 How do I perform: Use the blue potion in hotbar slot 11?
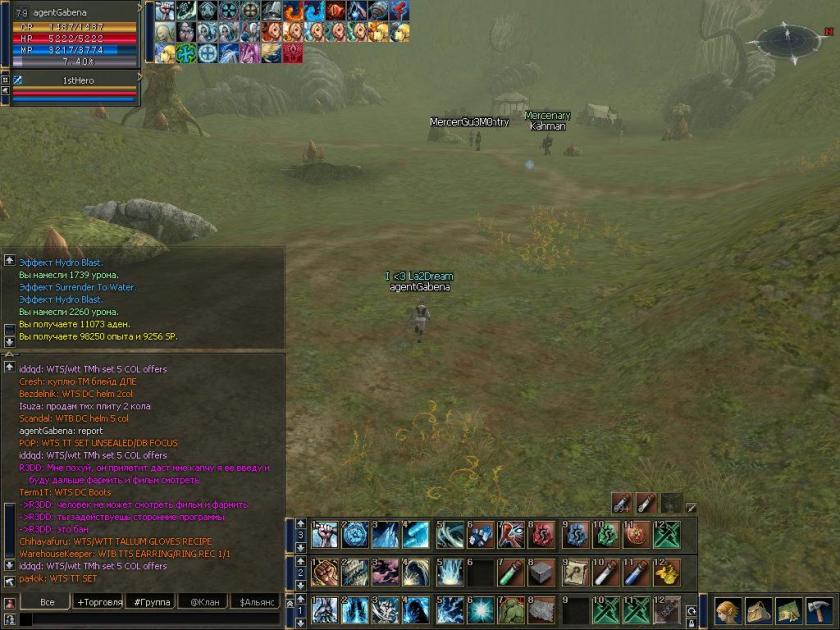(636, 572)
